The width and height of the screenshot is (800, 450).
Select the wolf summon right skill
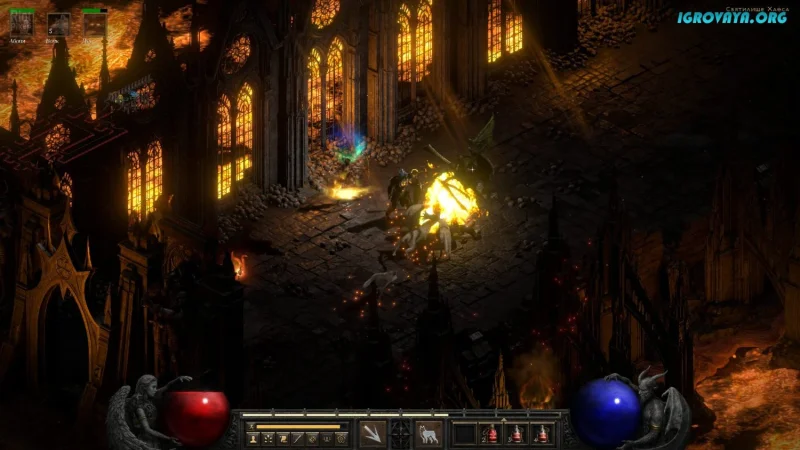tap(429, 433)
